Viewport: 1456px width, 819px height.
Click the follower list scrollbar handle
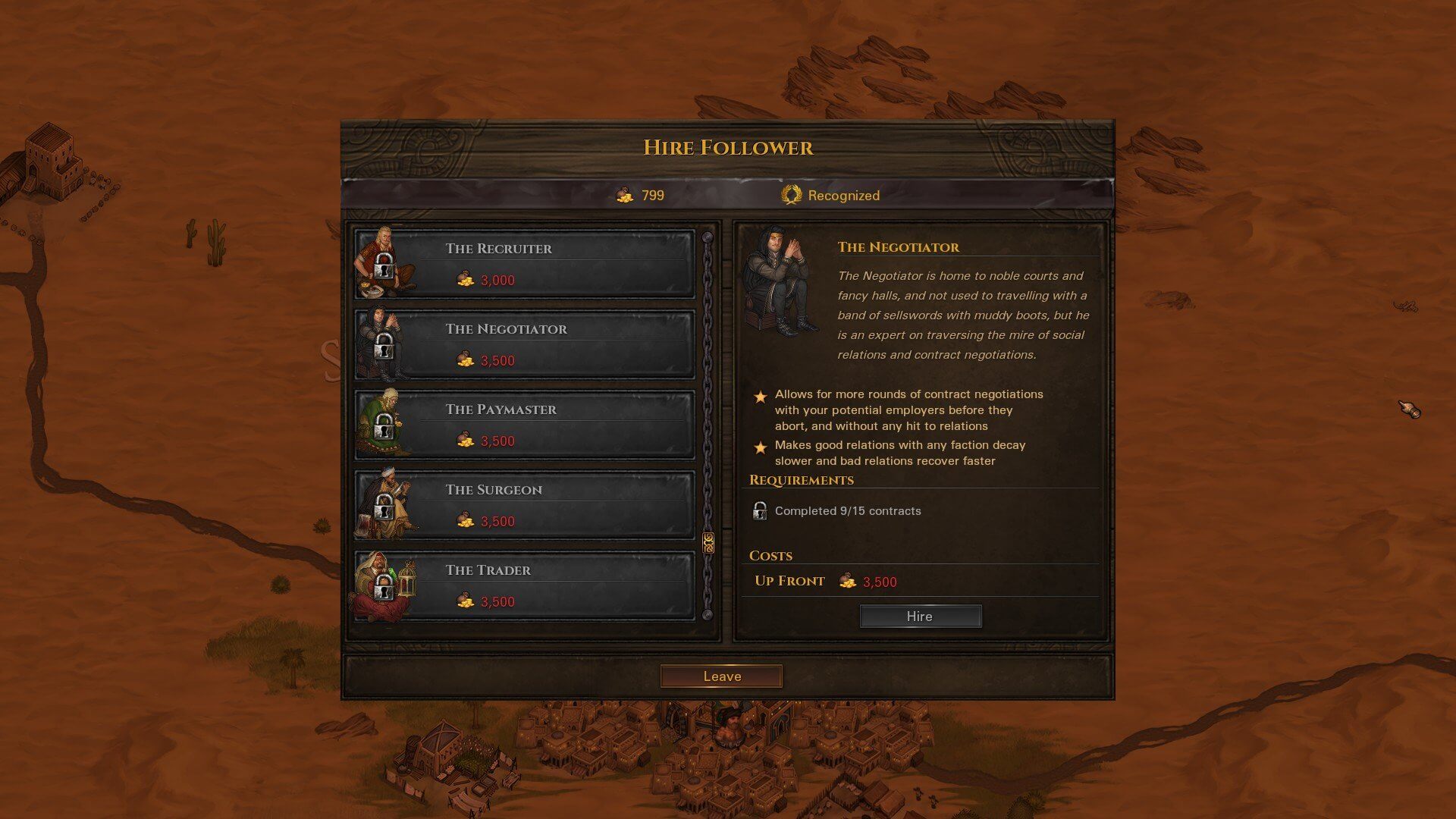[x=708, y=543]
